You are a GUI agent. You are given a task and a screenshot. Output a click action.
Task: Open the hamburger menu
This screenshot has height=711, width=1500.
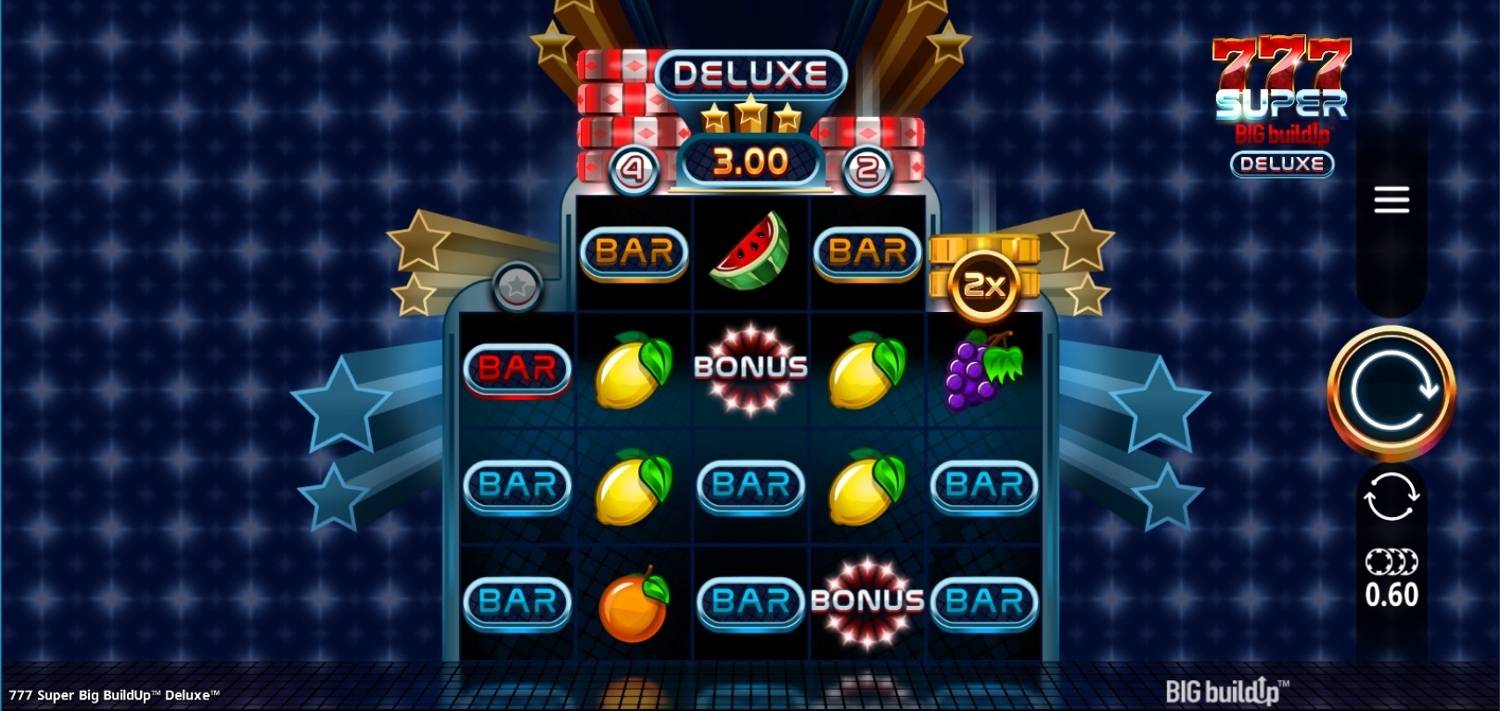[x=1391, y=200]
